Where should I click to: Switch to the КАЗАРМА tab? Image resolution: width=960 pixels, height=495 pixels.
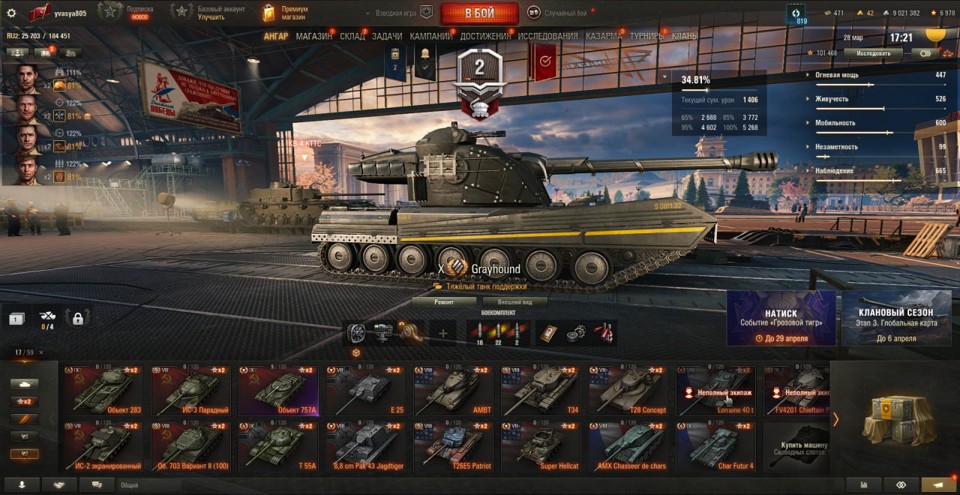(x=603, y=36)
